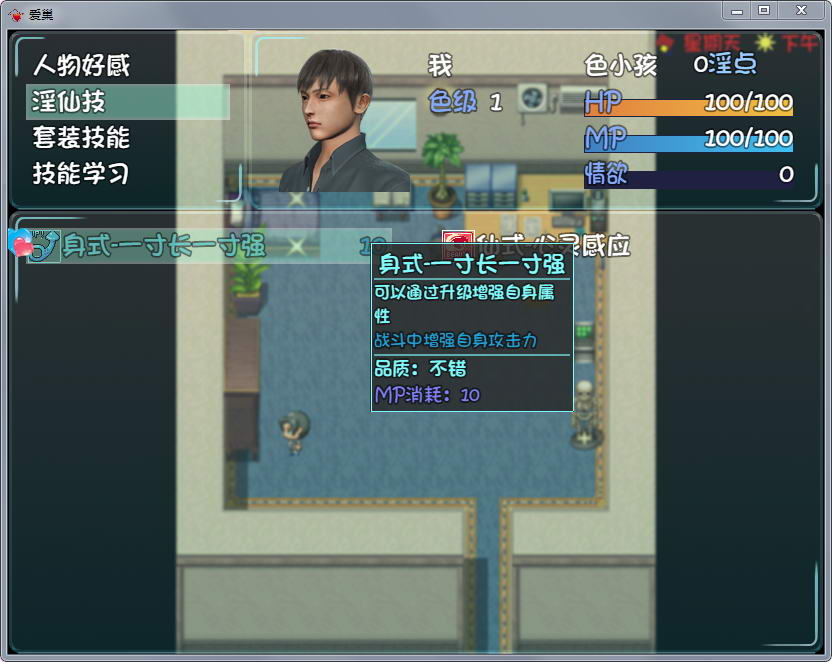Select the 身式-一寸长一寸强 skill row
This screenshot has height=662, width=832.
click(x=165, y=246)
